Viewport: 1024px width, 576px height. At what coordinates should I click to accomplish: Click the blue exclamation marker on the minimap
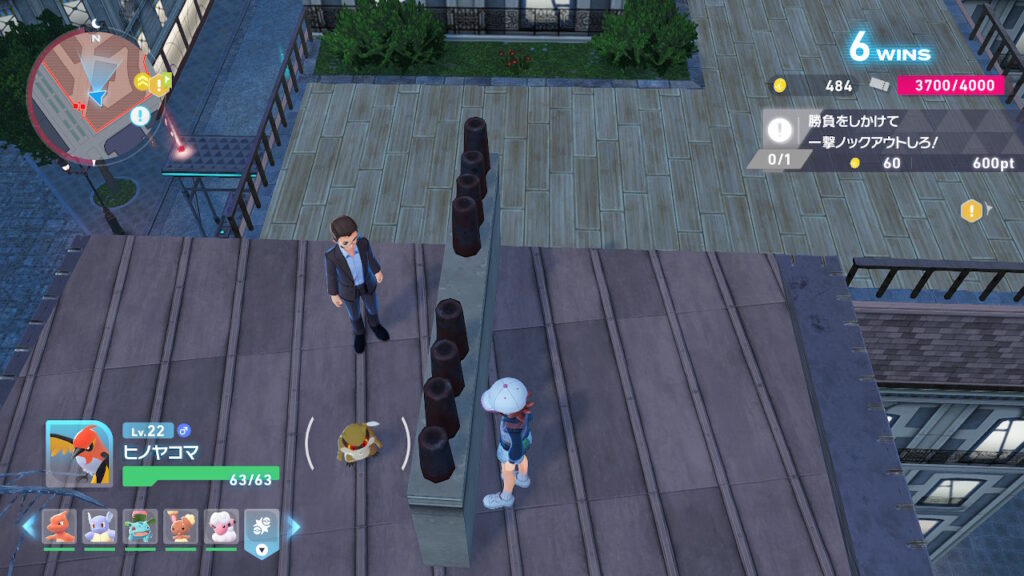tap(139, 115)
